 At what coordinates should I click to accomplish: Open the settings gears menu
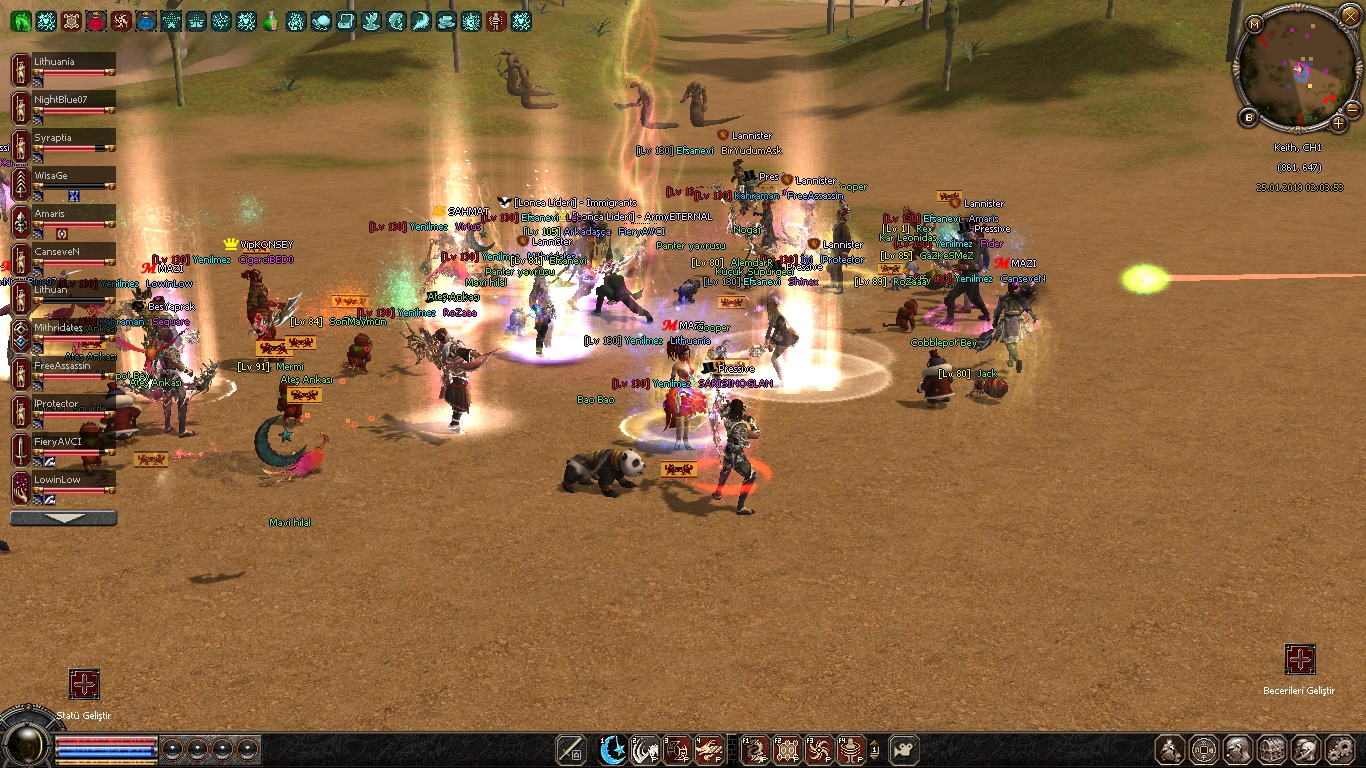click(1339, 750)
